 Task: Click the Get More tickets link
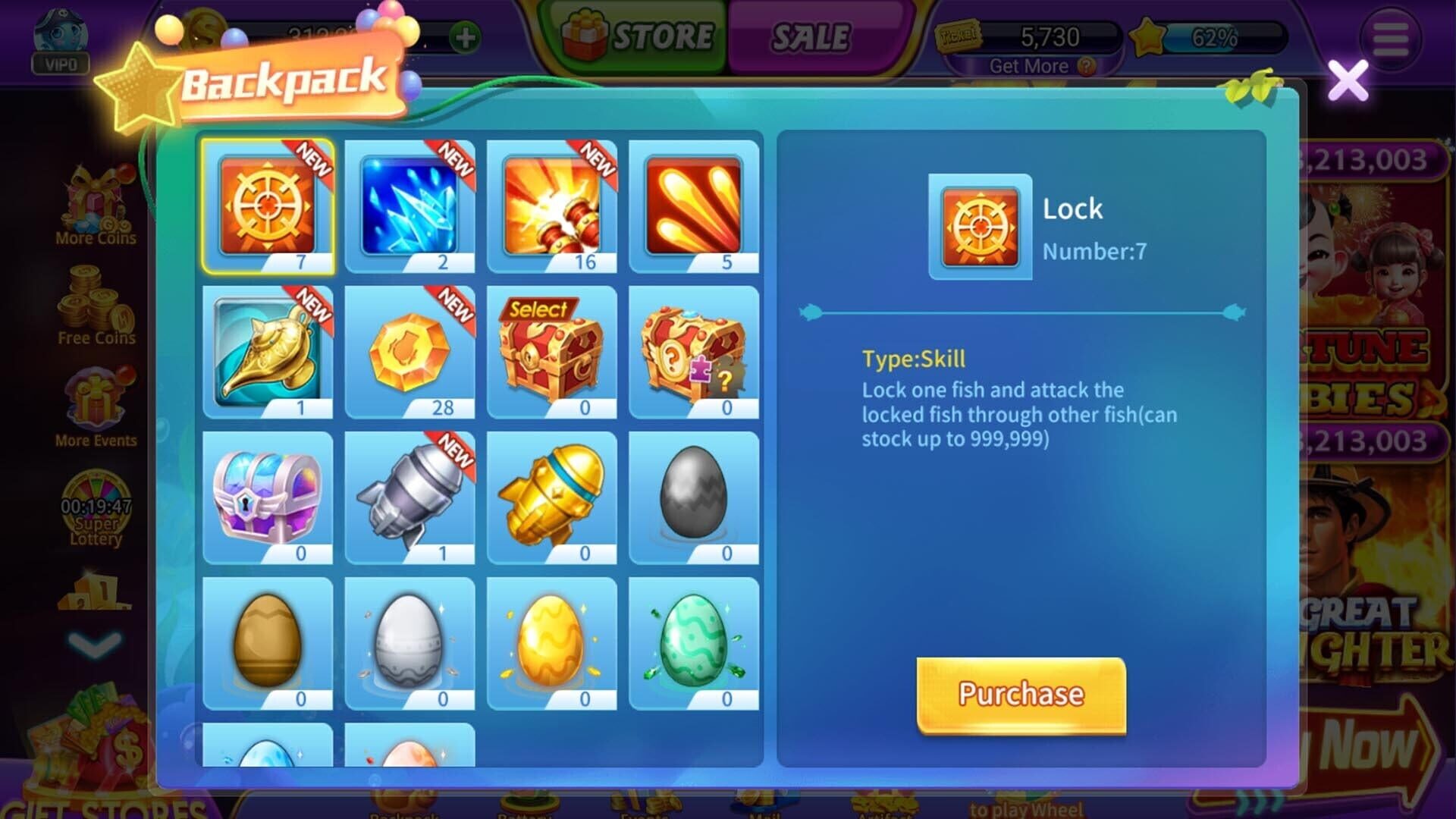click(x=1031, y=66)
